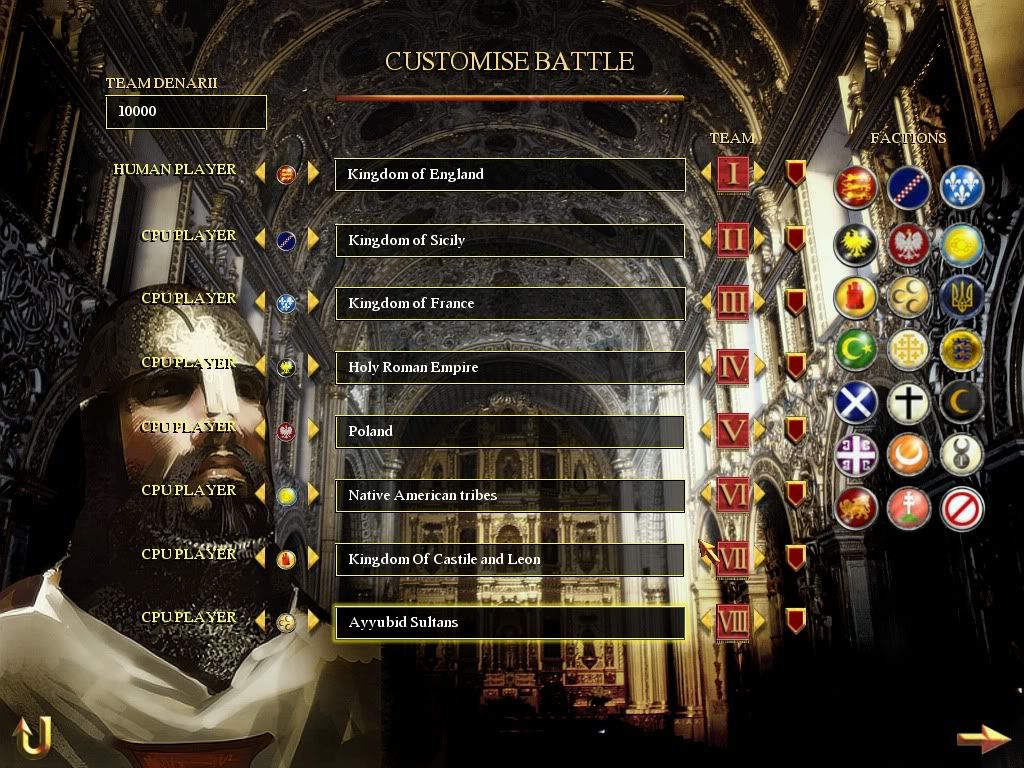Viewport: 1024px width, 768px height.
Task: Edit the Team Denarii amount field
Action: (x=186, y=112)
